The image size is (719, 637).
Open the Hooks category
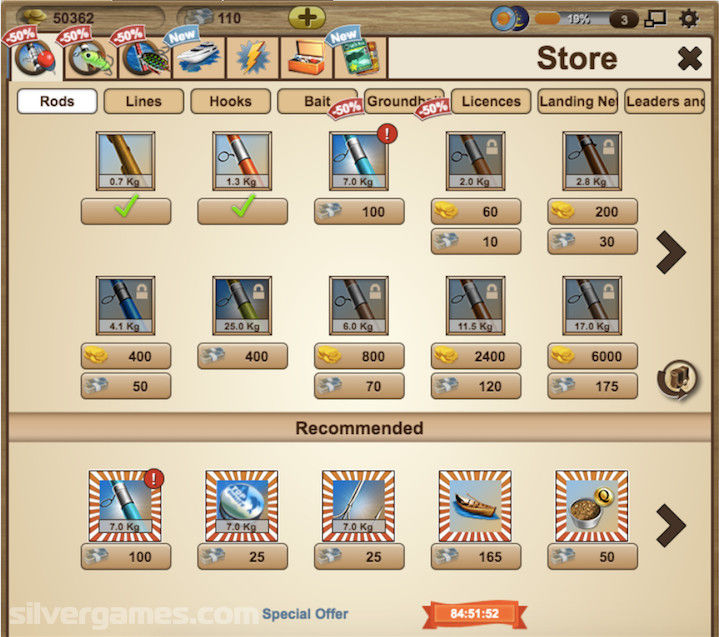point(230,101)
